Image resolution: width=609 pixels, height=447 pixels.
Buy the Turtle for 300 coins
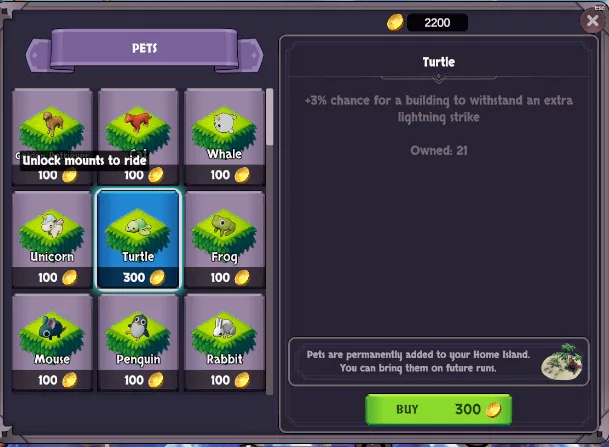(438, 409)
